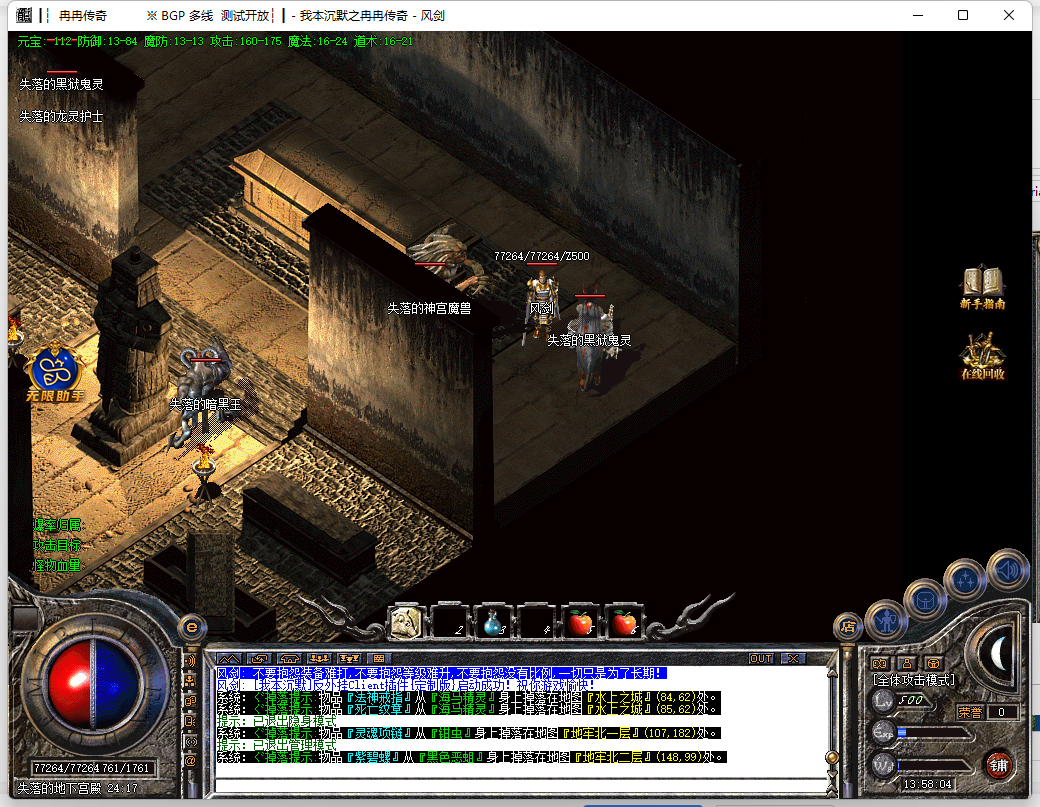This screenshot has height=807, width=1040.
Task: Open the skills stars round button
Action: [967, 579]
